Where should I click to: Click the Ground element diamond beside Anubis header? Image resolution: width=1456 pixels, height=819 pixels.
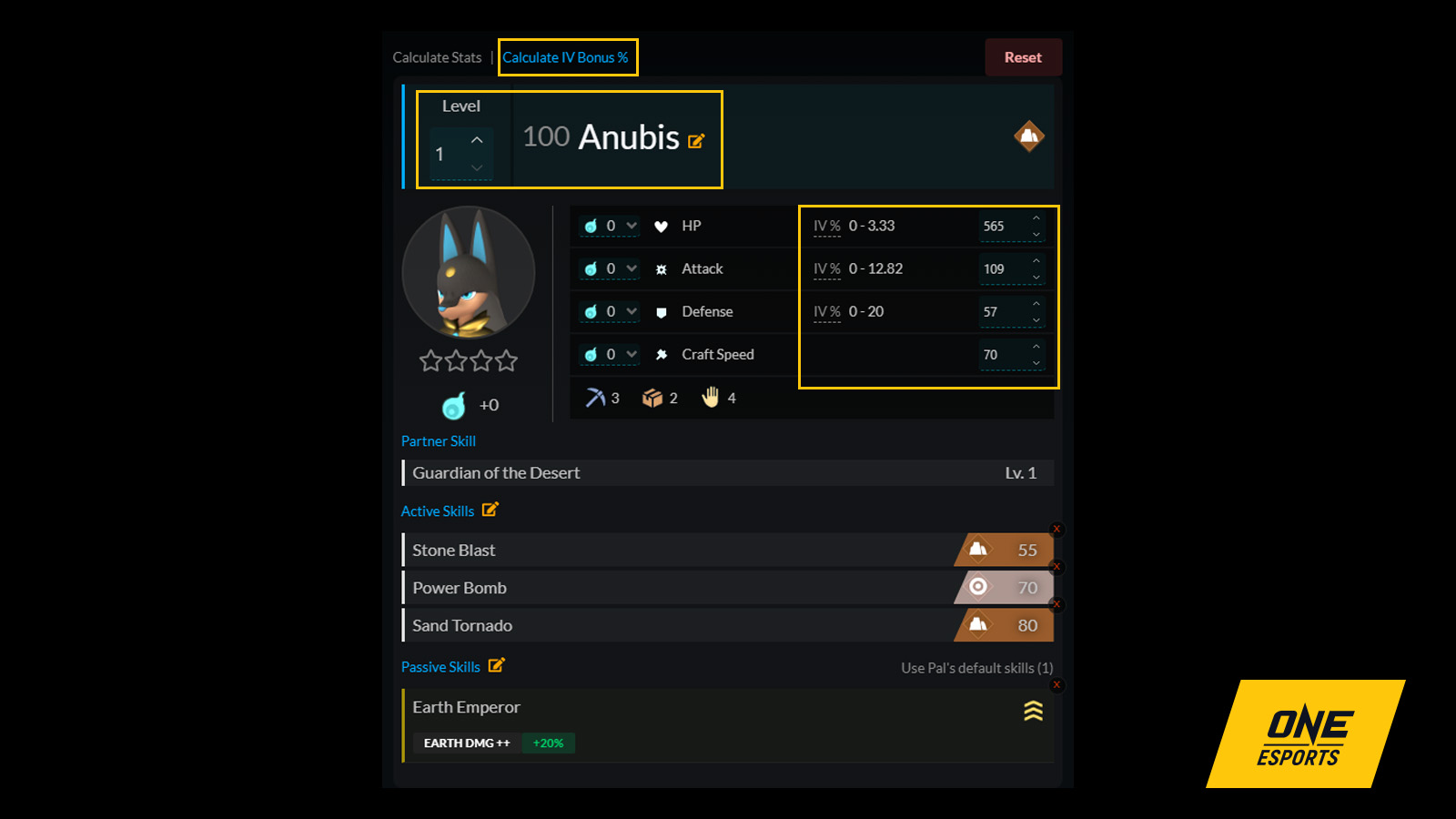(1028, 136)
